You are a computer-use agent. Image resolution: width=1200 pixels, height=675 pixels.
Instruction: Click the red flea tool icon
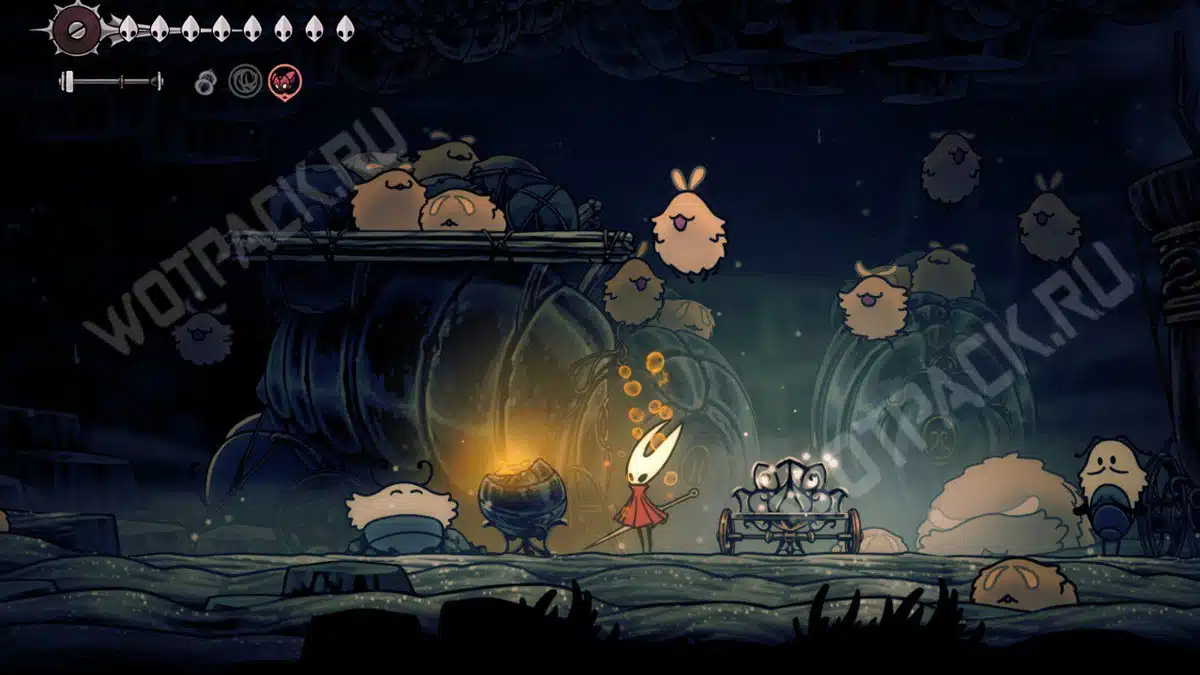tap(285, 81)
